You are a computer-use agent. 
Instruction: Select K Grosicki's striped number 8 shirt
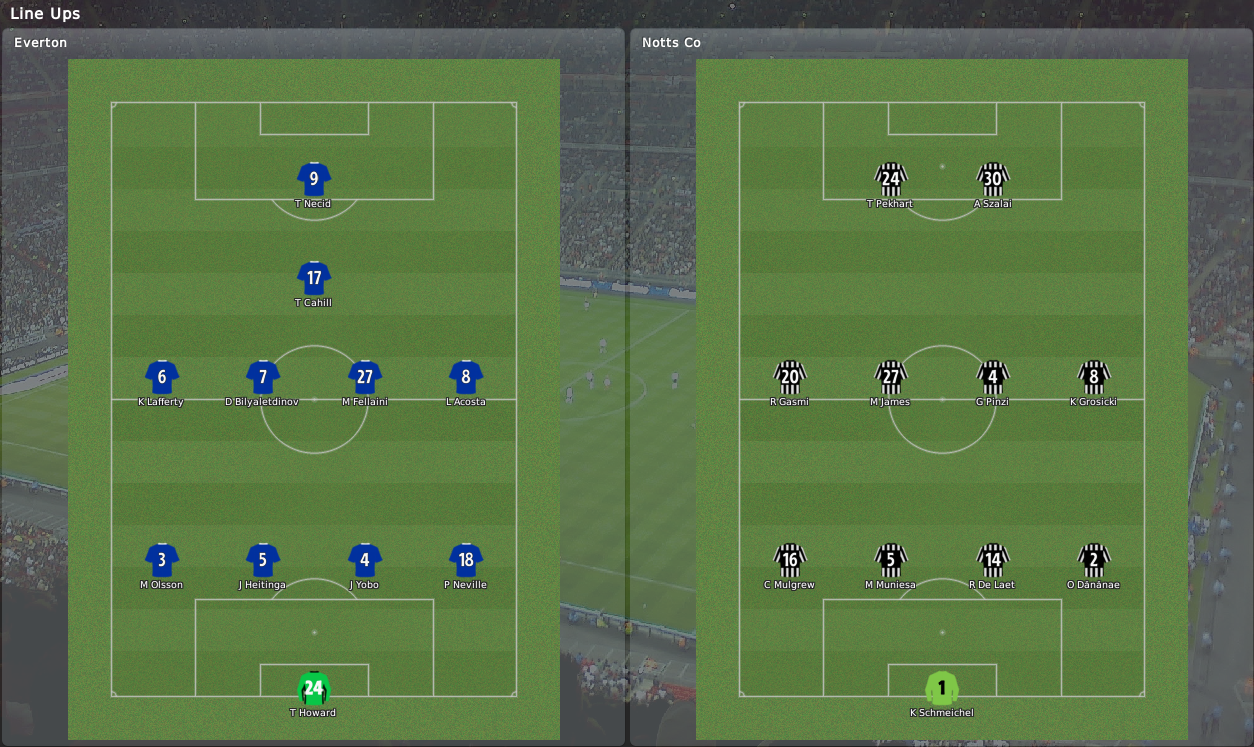coord(1094,377)
